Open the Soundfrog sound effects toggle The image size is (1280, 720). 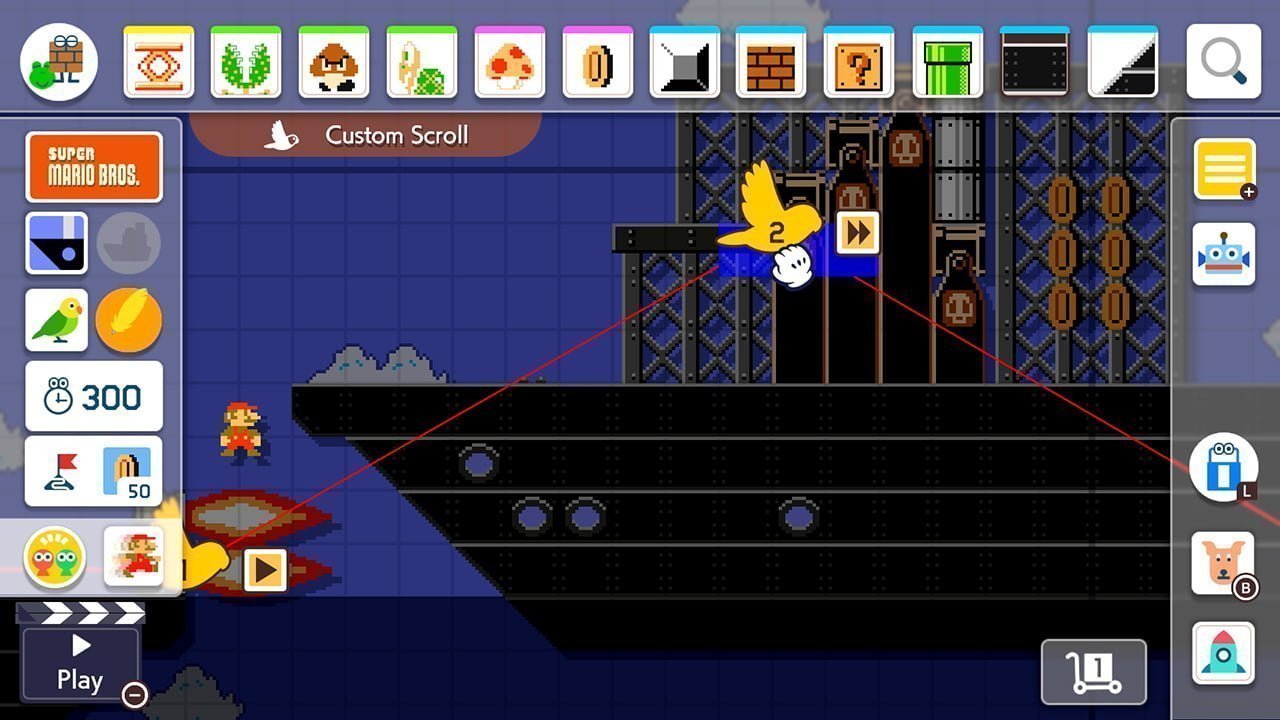point(55,557)
